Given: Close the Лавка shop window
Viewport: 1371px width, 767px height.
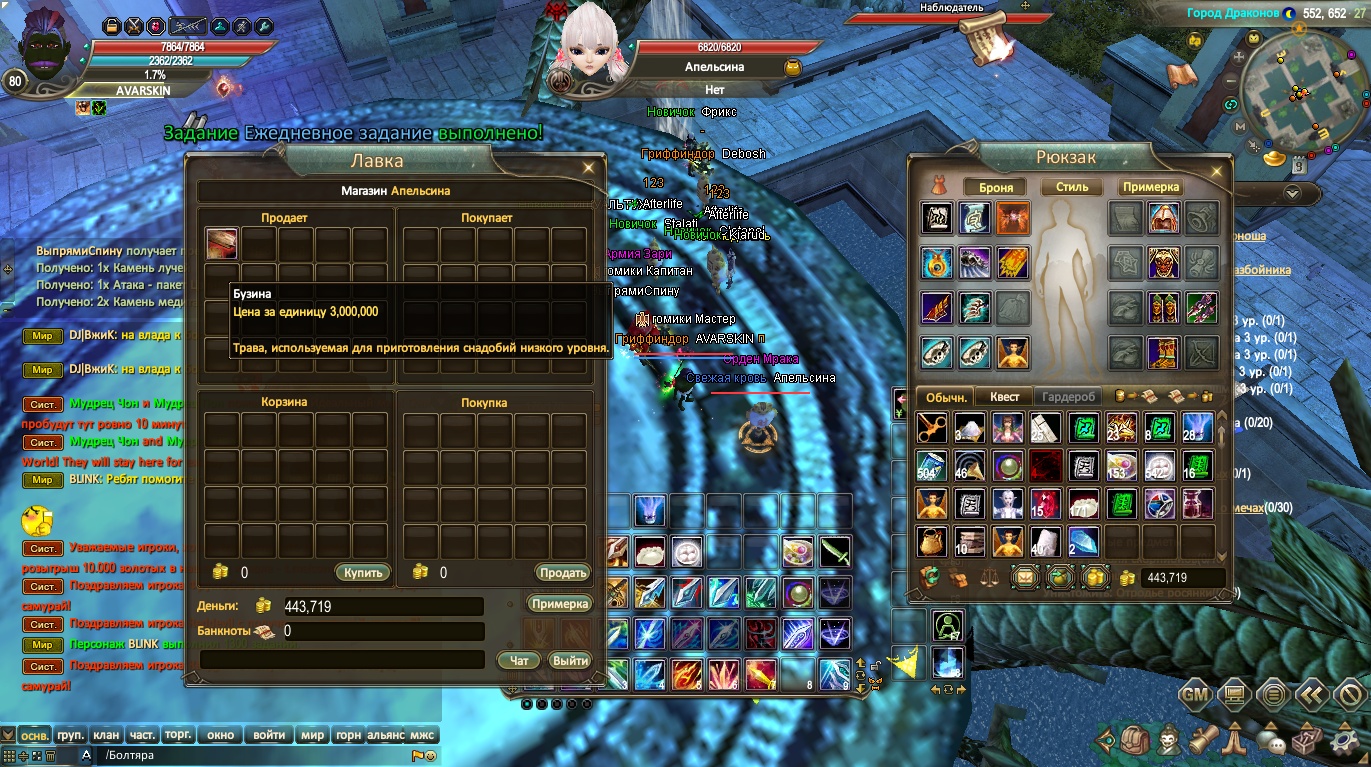Looking at the screenshot, I should click(590, 169).
